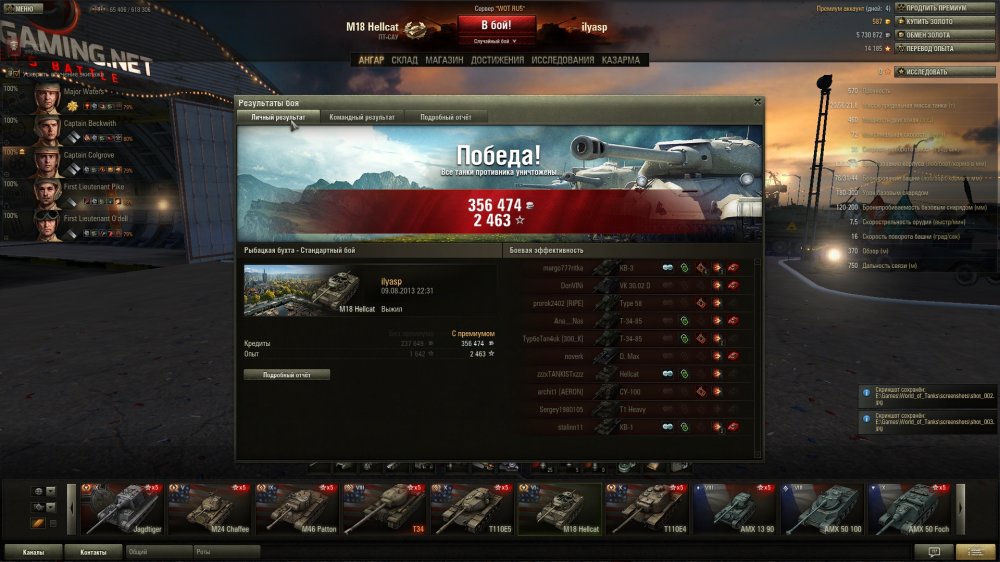
Task: Start battle with the В бой! button
Action: [497, 24]
